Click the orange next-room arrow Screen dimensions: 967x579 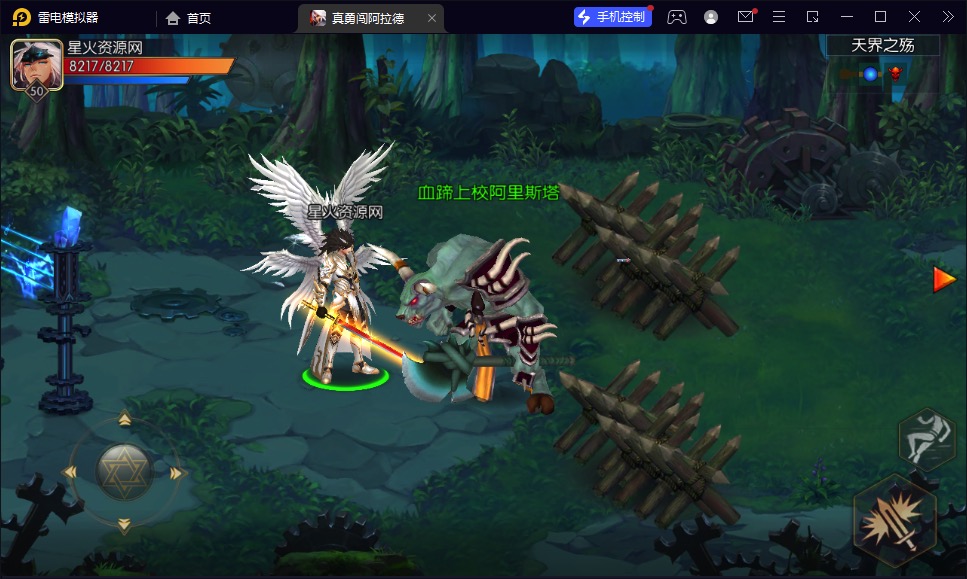coord(943,279)
